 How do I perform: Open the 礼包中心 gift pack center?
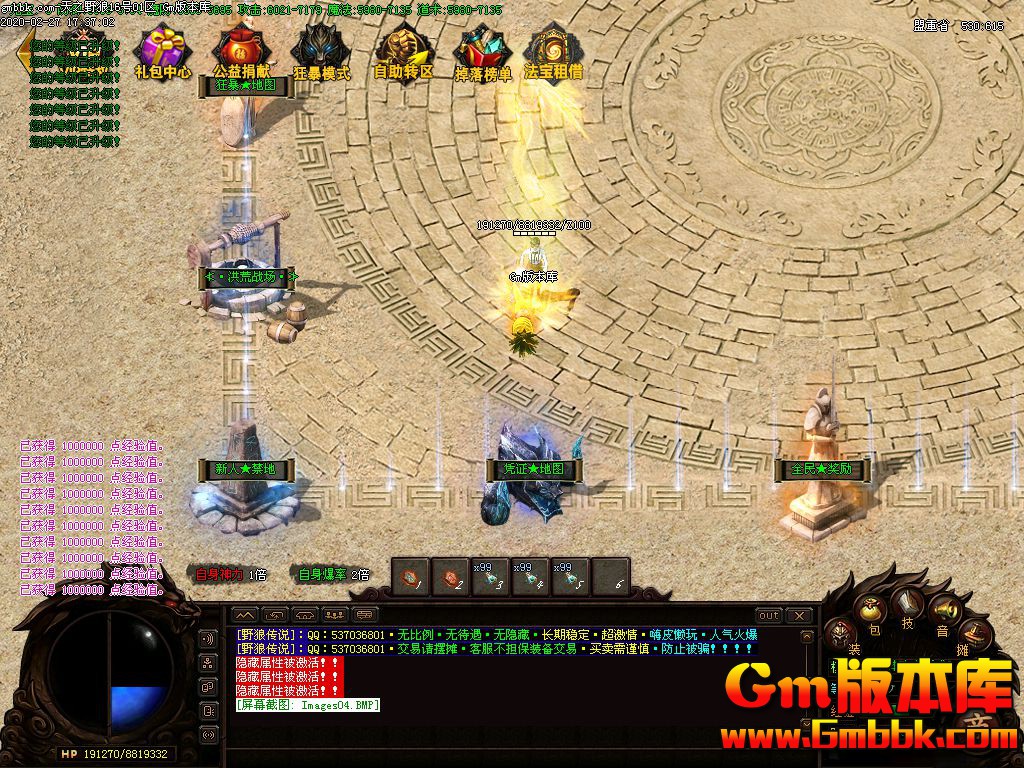163,52
